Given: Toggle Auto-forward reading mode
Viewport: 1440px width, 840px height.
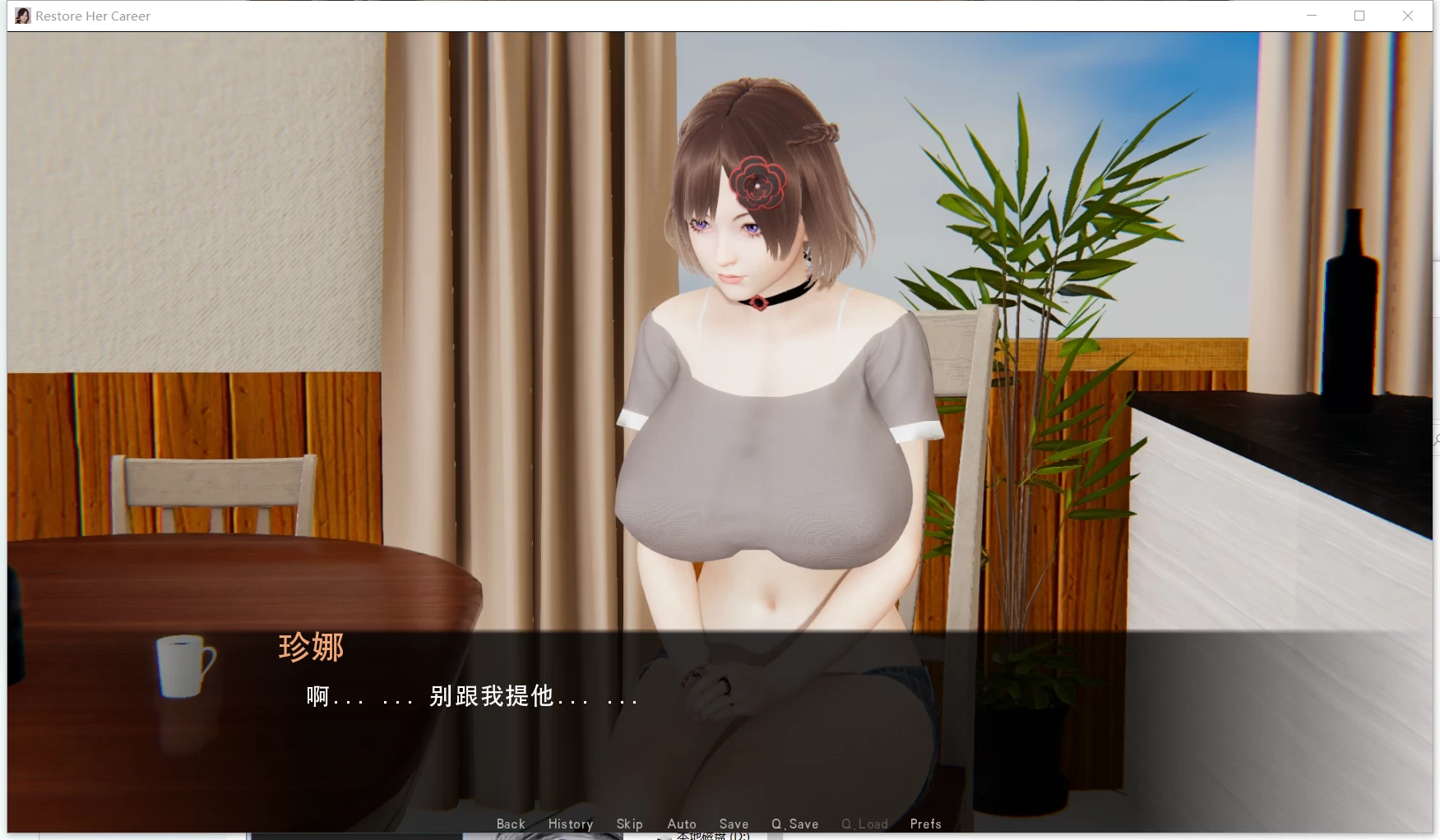Looking at the screenshot, I should tap(681, 824).
